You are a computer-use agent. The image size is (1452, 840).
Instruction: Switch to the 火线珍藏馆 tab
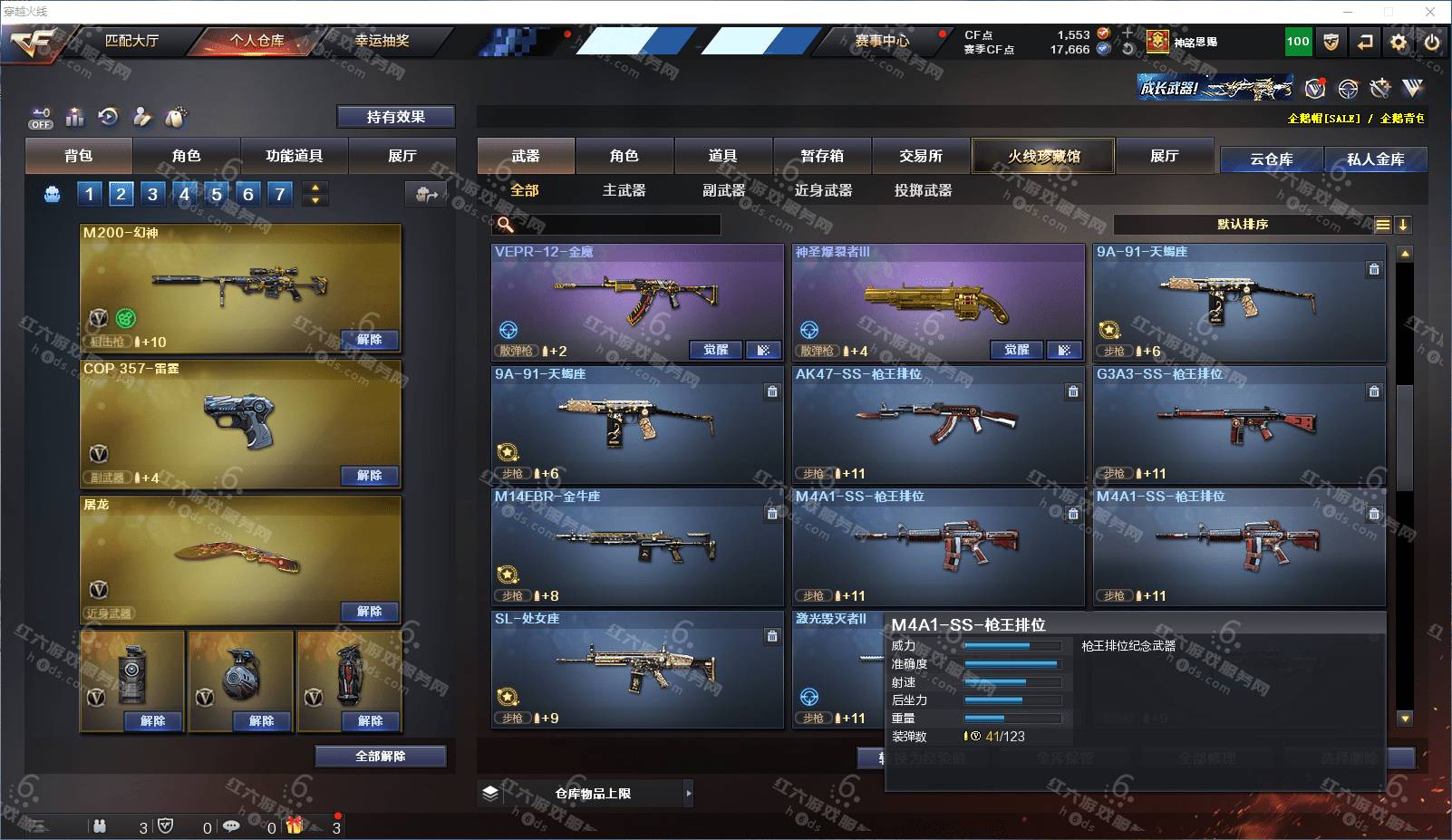coord(1043,156)
